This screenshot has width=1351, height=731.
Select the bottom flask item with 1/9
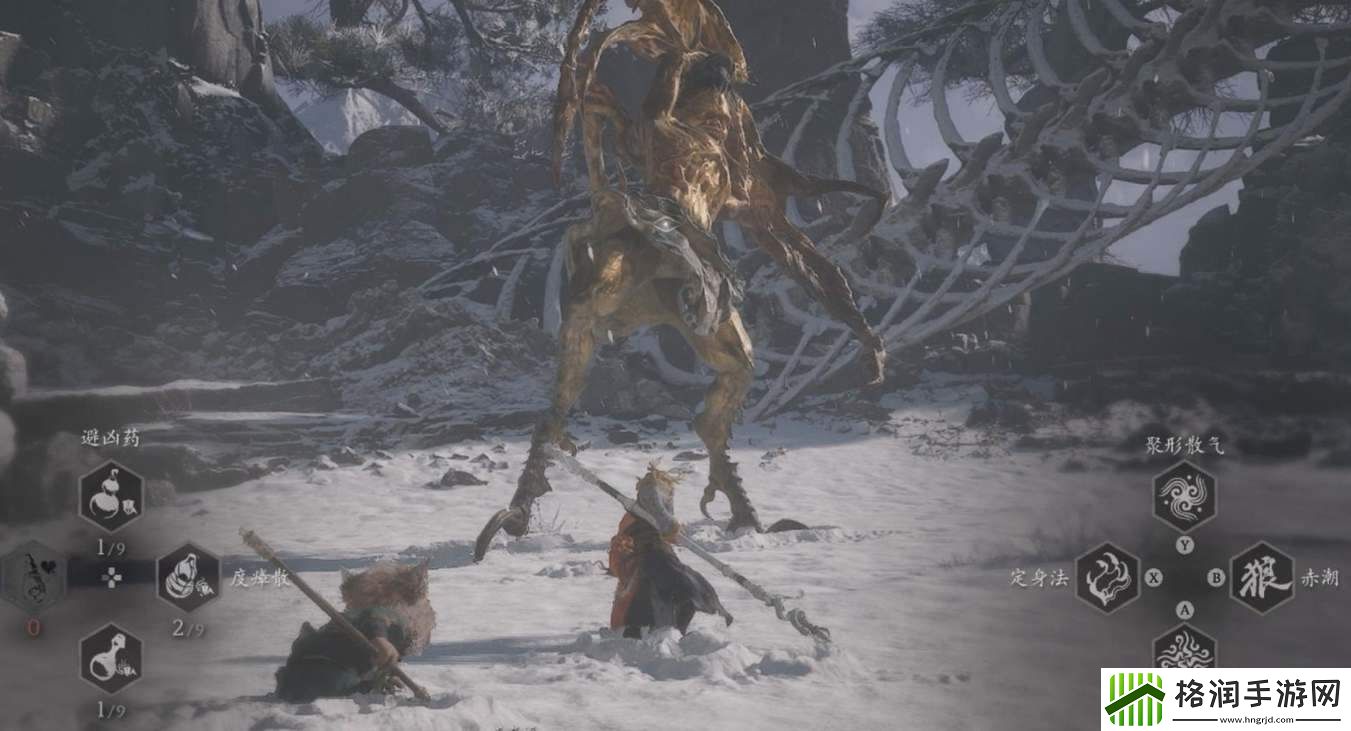coord(111,658)
